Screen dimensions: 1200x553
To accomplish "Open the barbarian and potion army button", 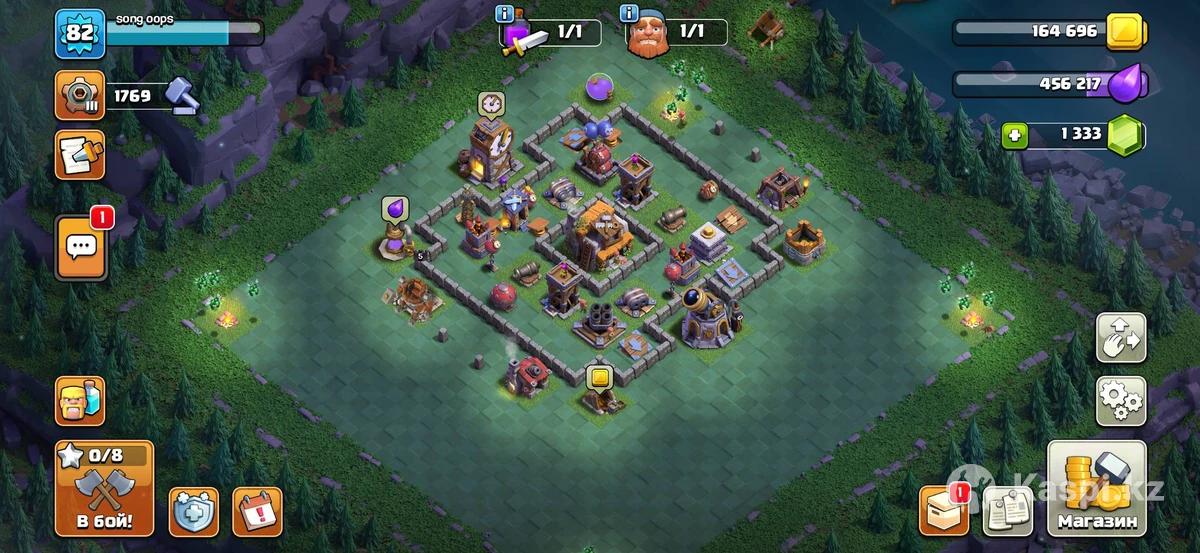I will 79,401.
